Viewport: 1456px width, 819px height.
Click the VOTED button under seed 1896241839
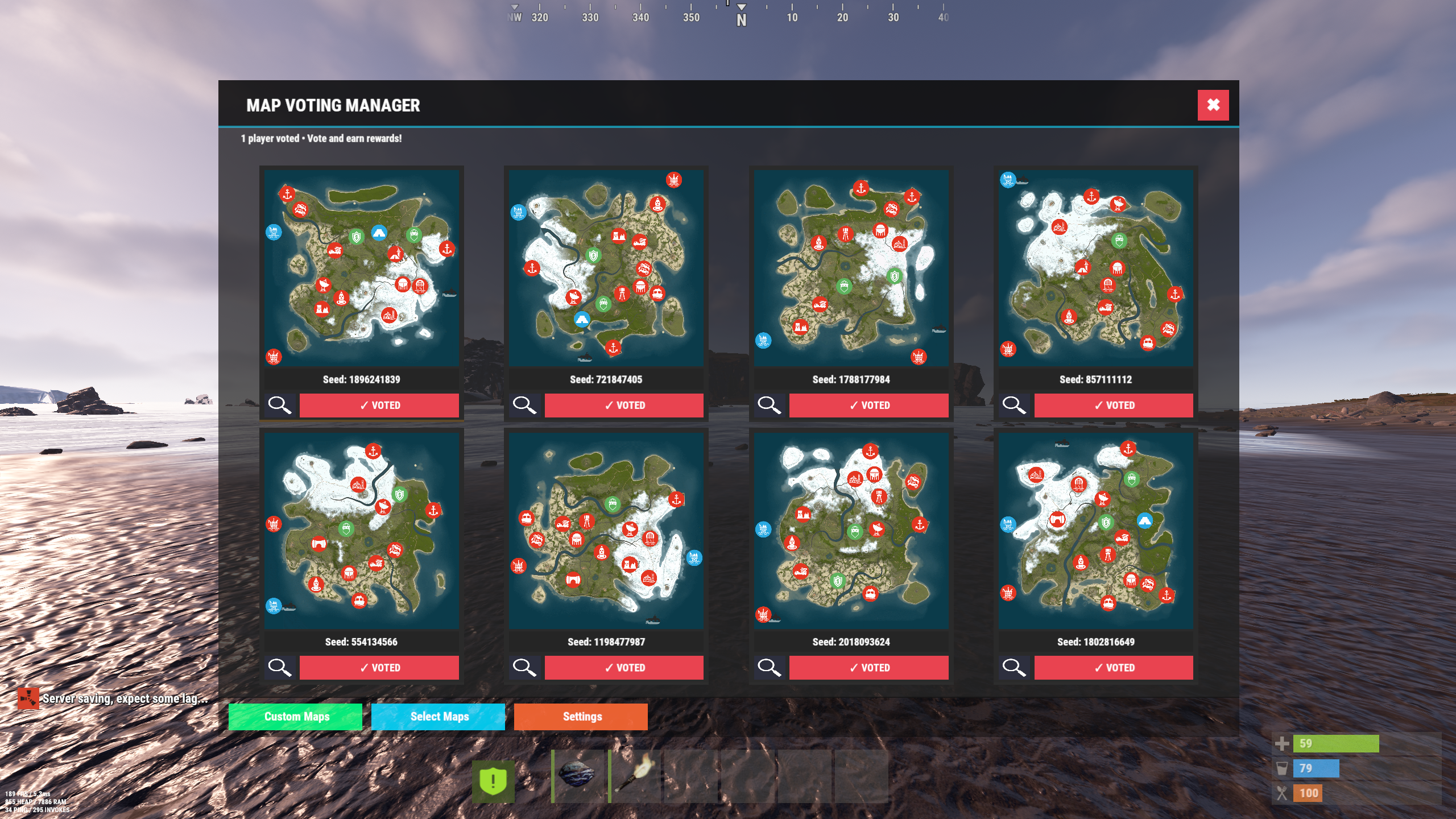(379, 406)
